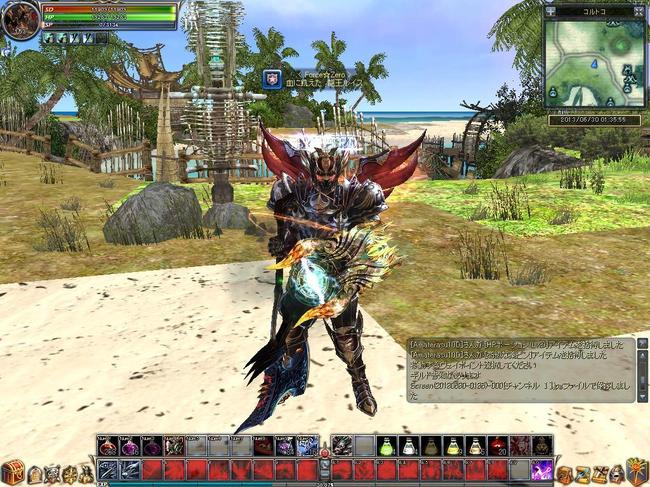Open the character portrait in the top-left

point(20,20)
